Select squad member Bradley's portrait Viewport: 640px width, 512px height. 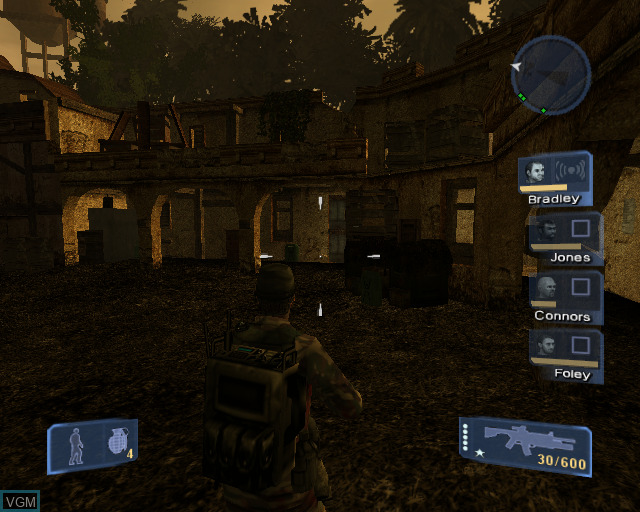click(x=538, y=170)
